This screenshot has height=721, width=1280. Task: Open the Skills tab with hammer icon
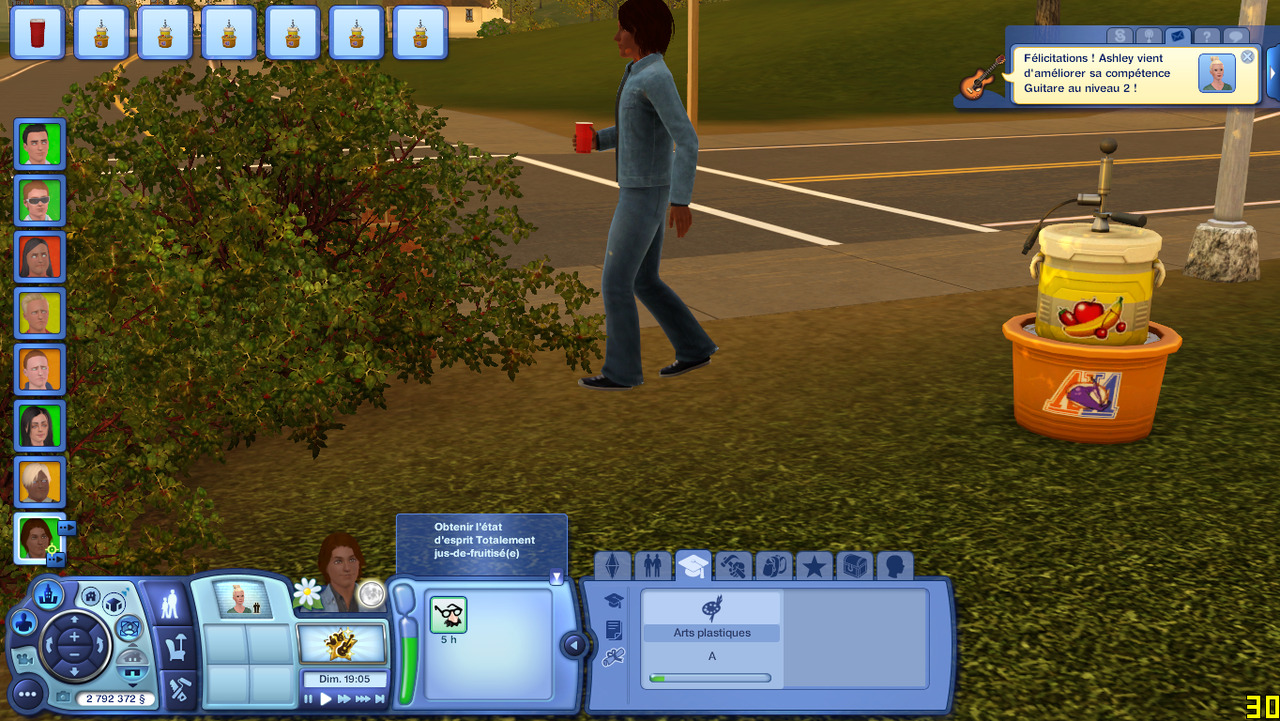pos(733,567)
